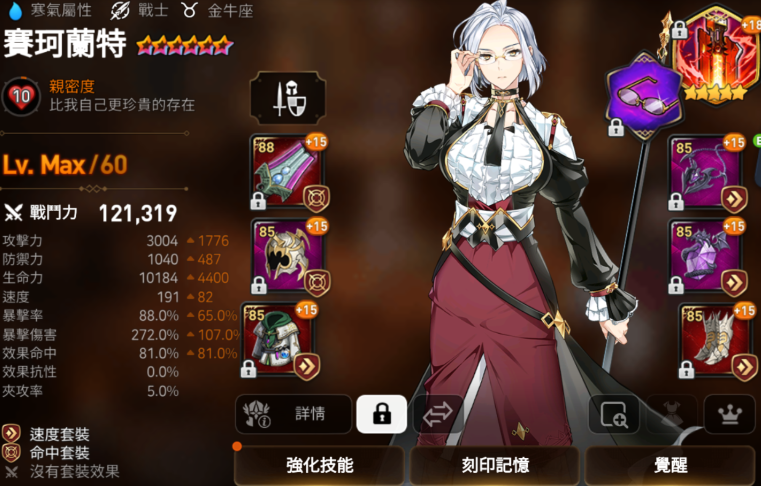
Task: Click the swap arrows button
Action: click(x=438, y=414)
